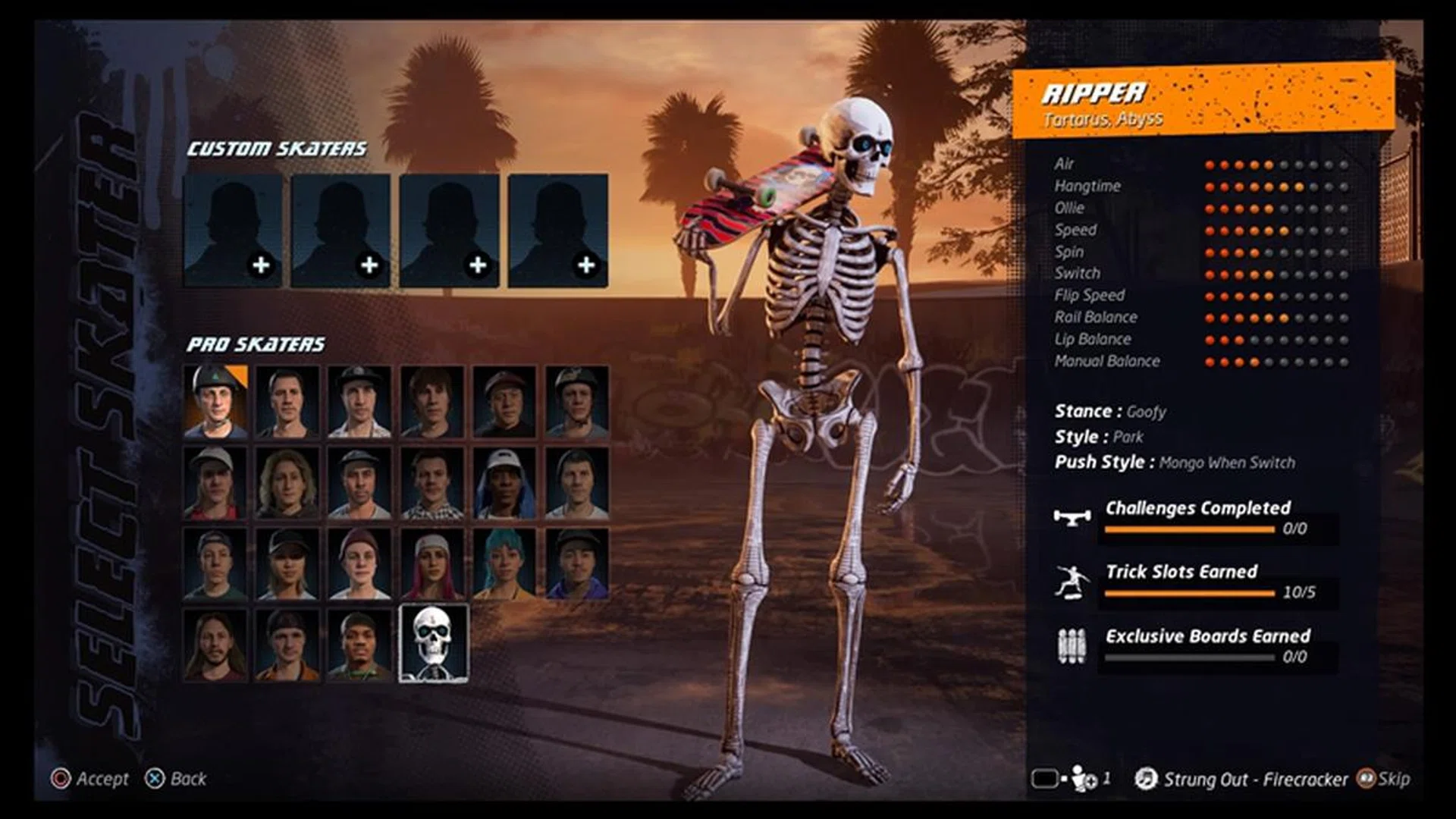Click Accept to confirm the skater
Image resolution: width=1456 pixels, height=819 pixels.
(x=102, y=778)
